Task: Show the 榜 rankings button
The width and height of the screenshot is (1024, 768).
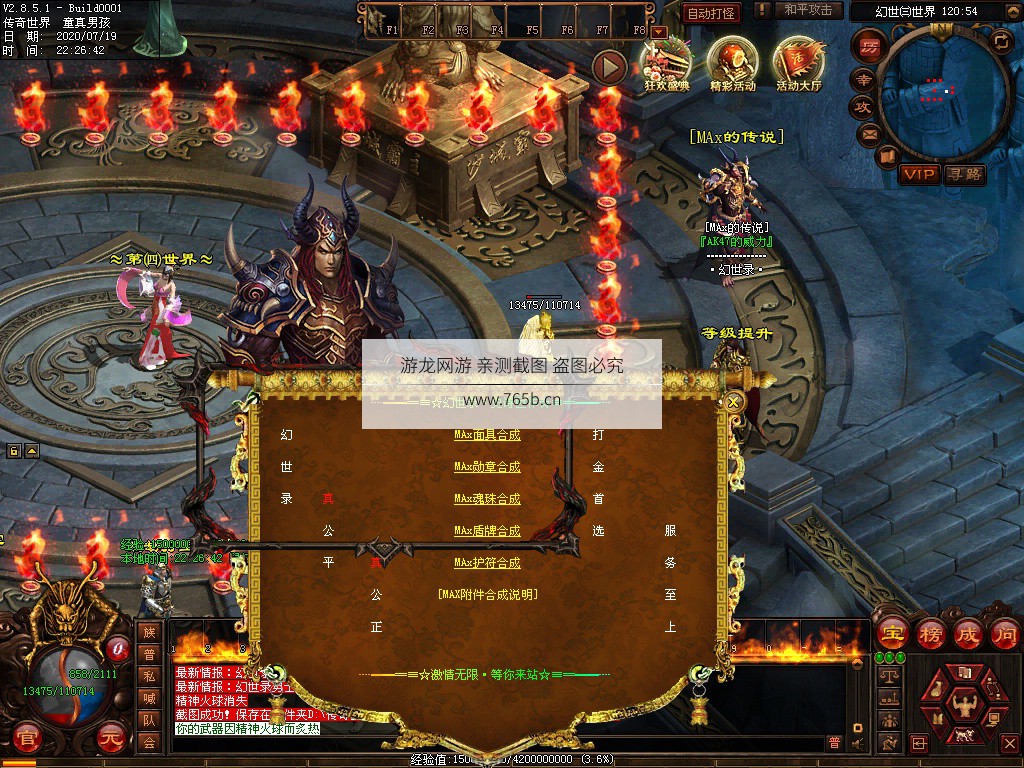Action: tap(930, 633)
